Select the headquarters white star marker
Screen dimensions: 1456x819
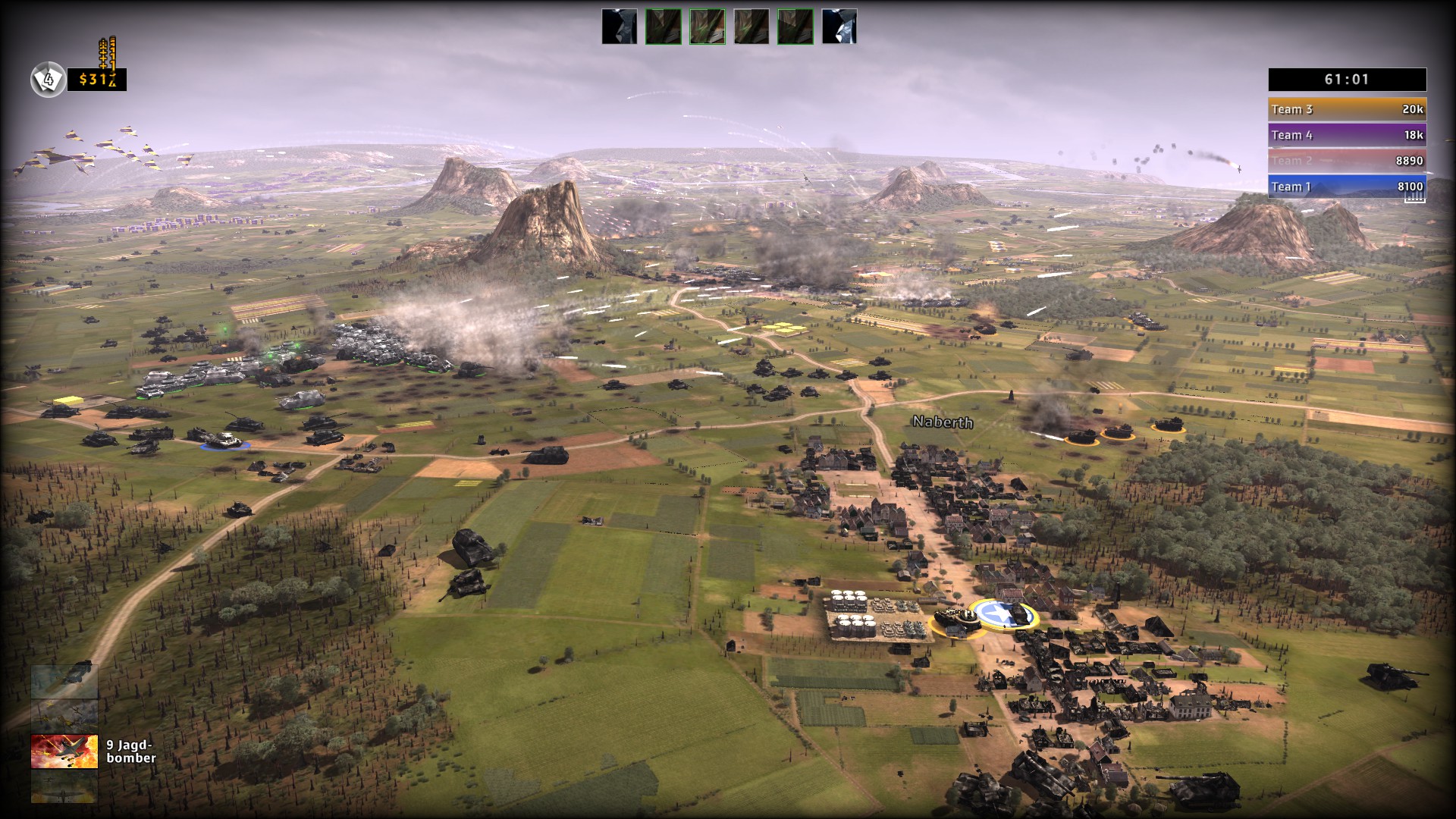pyautogui.click(x=996, y=615)
